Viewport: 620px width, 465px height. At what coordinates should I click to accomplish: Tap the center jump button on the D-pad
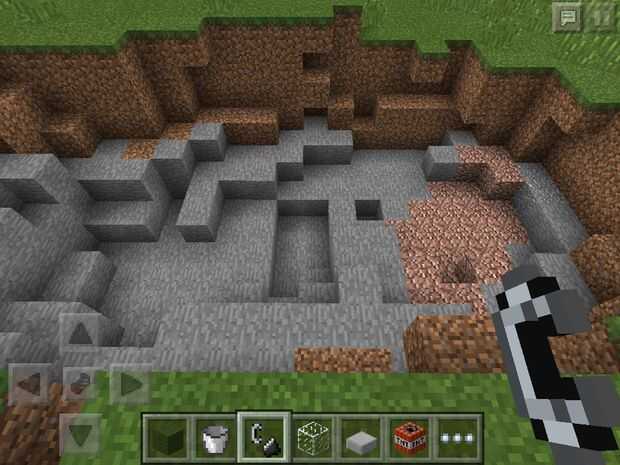80,383
